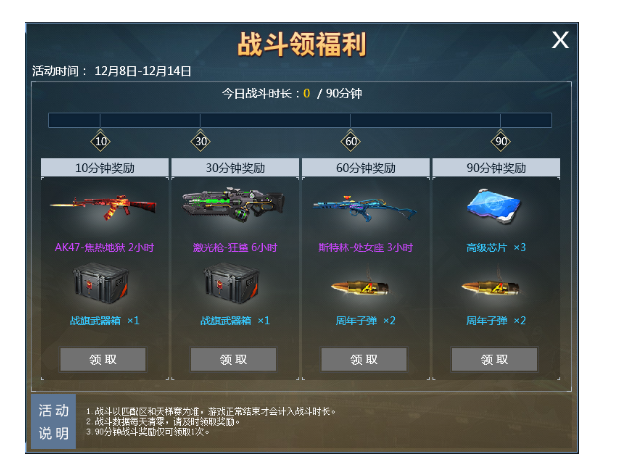This screenshot has width=633, height=464.
Task: Close the 战斗领福利 event window
Action: click(x=561, y=40)
